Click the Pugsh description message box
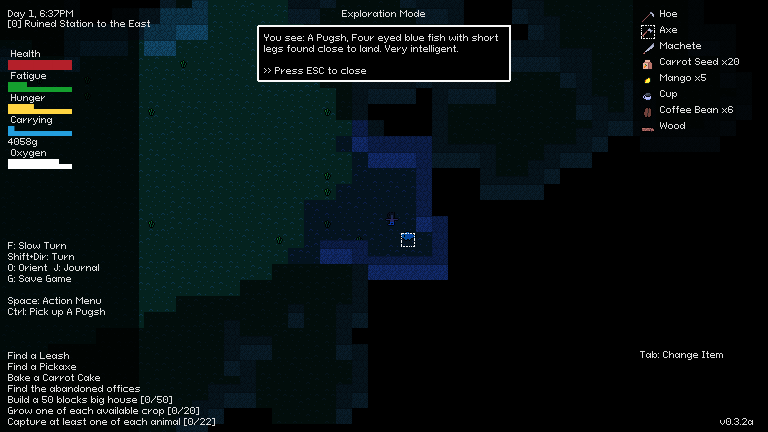 384,54
